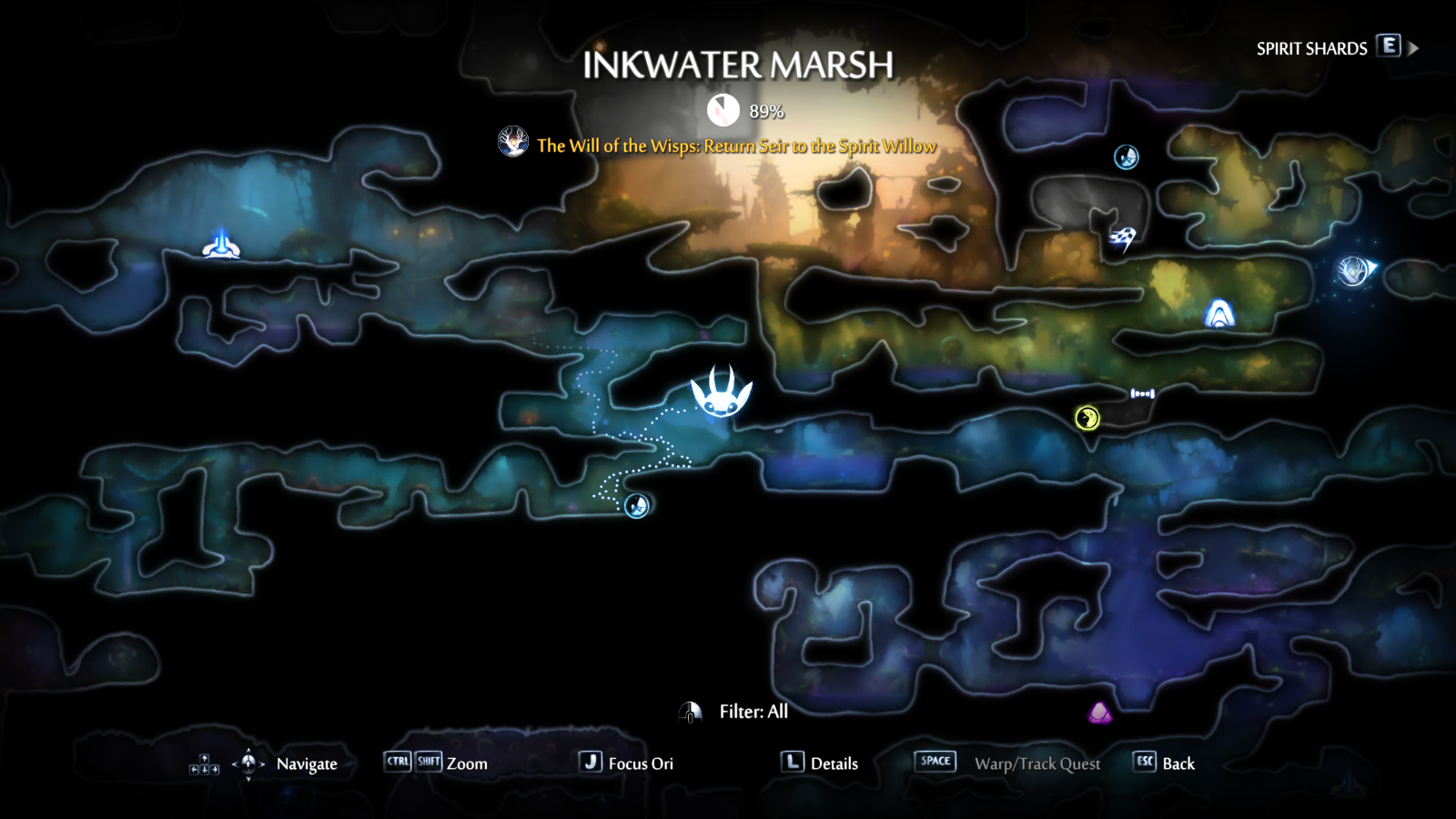Select the Spirit Willow quest marker icon

(514, 143)
